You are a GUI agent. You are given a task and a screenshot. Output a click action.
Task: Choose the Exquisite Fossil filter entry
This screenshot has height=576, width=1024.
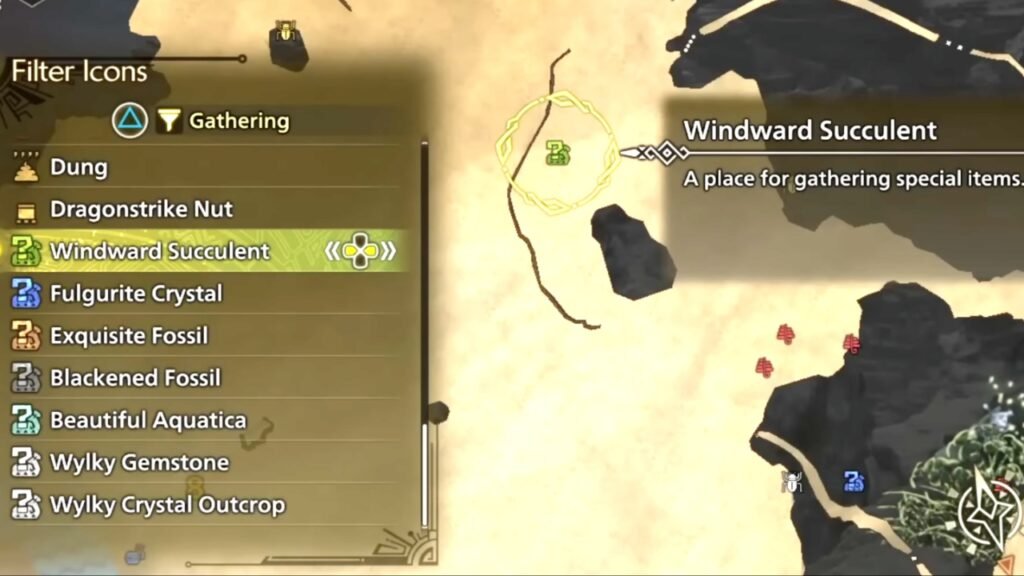tap(129, 336)
